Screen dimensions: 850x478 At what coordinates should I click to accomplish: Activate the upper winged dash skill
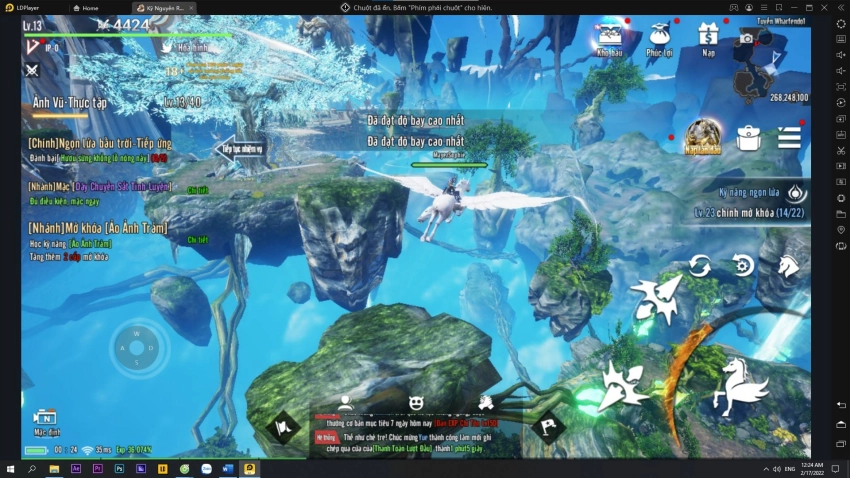[x=655, y=298]
